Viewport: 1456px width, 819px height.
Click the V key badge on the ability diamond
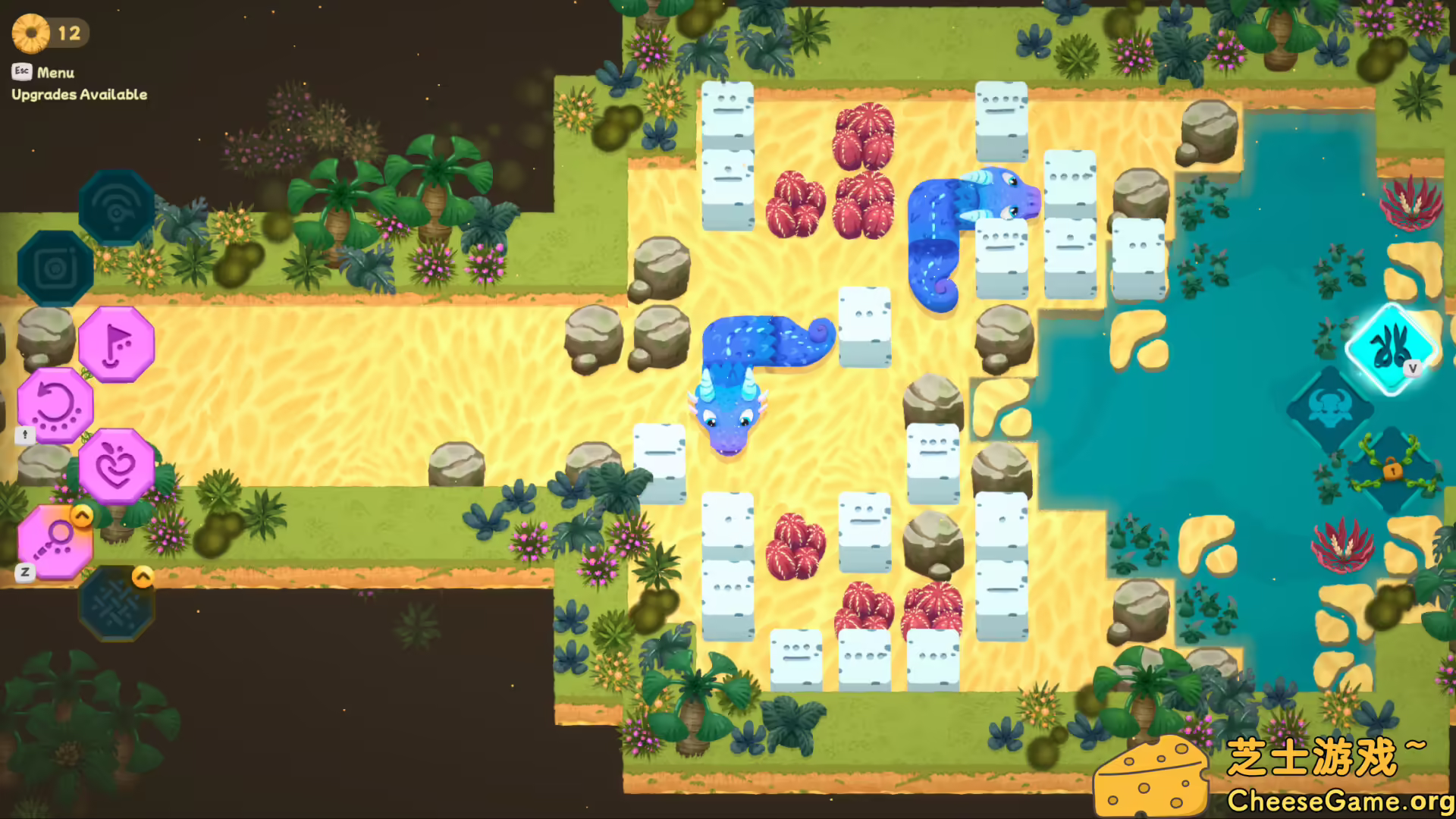[1412, 367]
